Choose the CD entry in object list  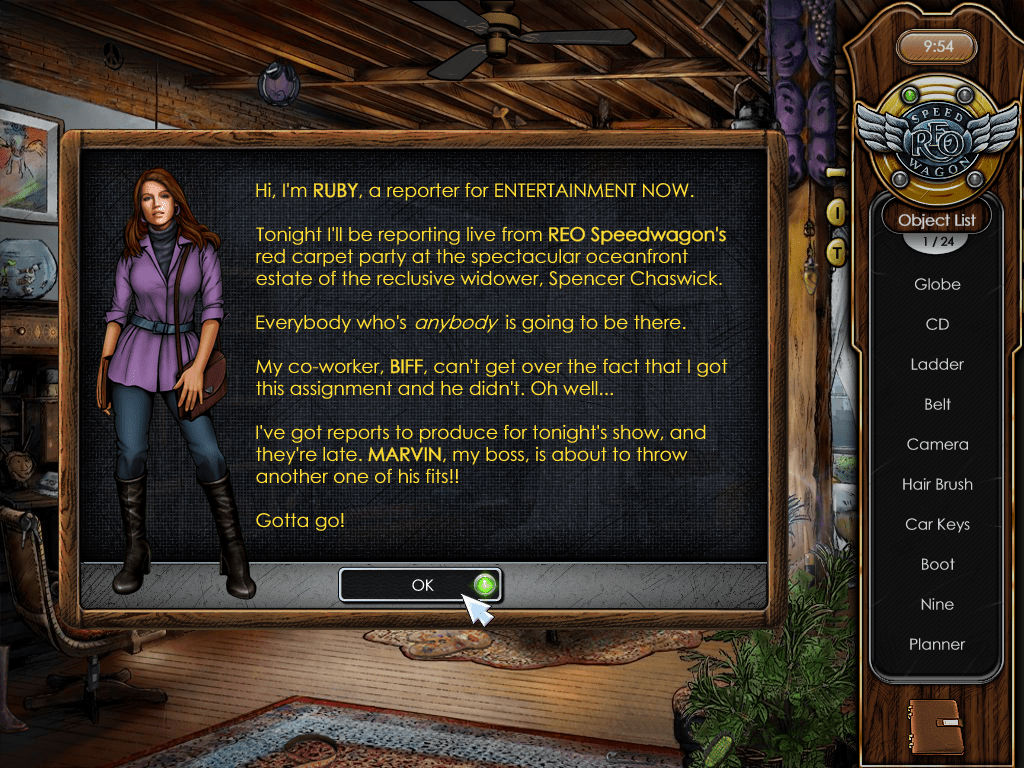[937, 325]
